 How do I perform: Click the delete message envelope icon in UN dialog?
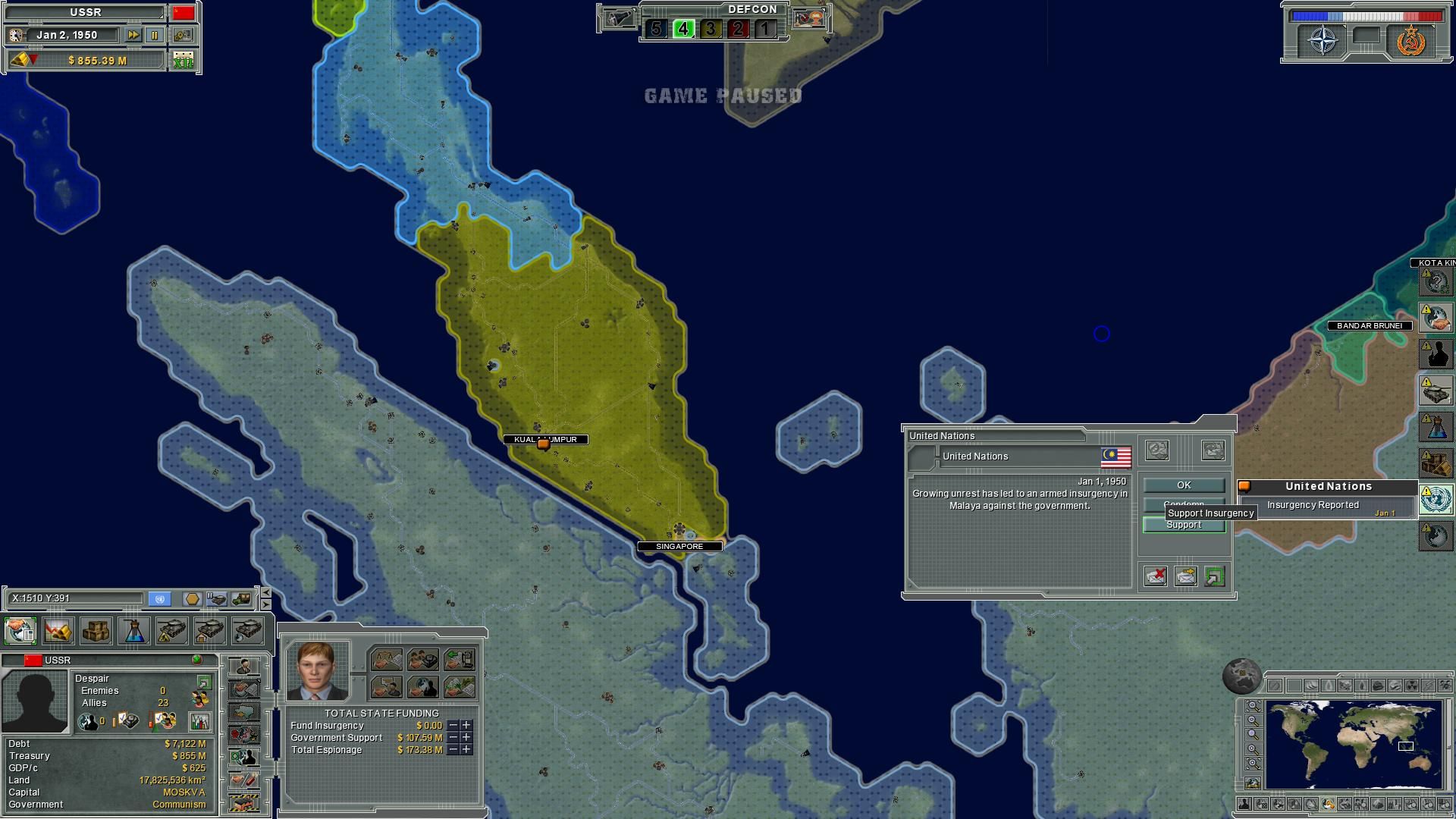[1155, 576]
